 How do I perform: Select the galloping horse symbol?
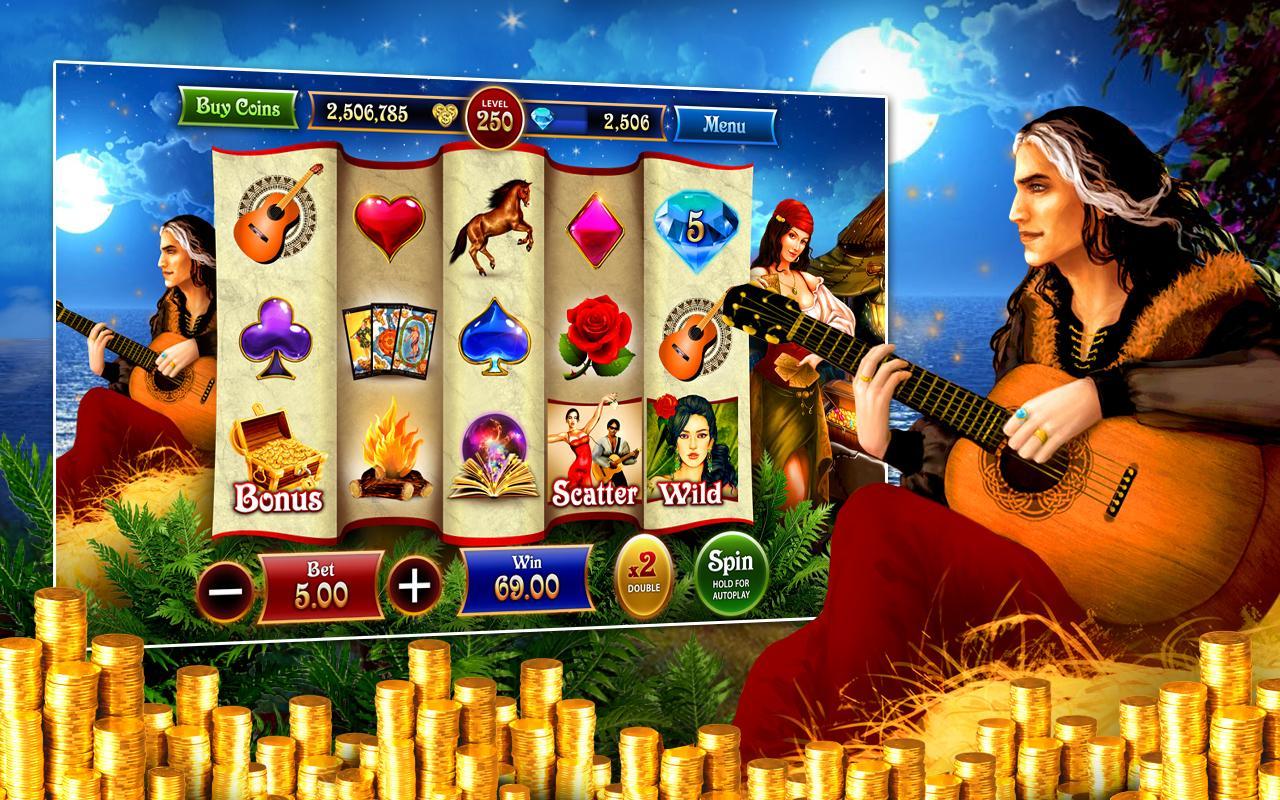499,222
